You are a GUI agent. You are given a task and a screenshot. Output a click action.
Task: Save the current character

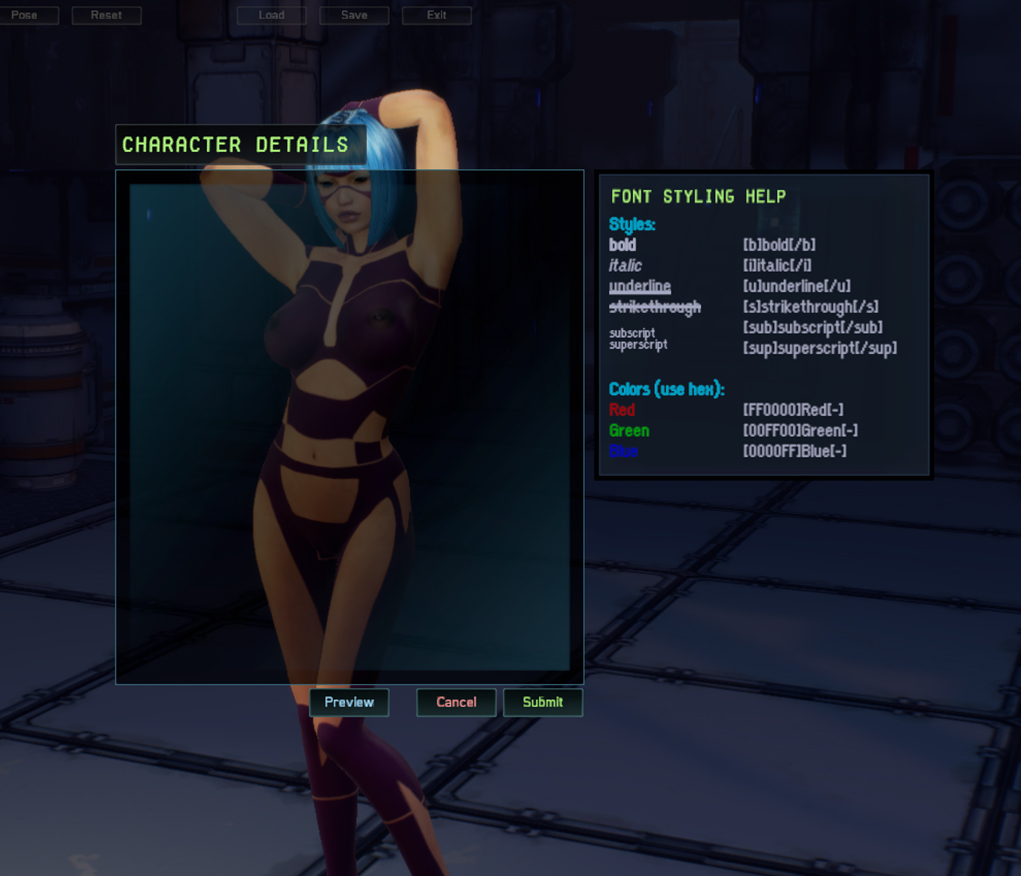point(354,15)
